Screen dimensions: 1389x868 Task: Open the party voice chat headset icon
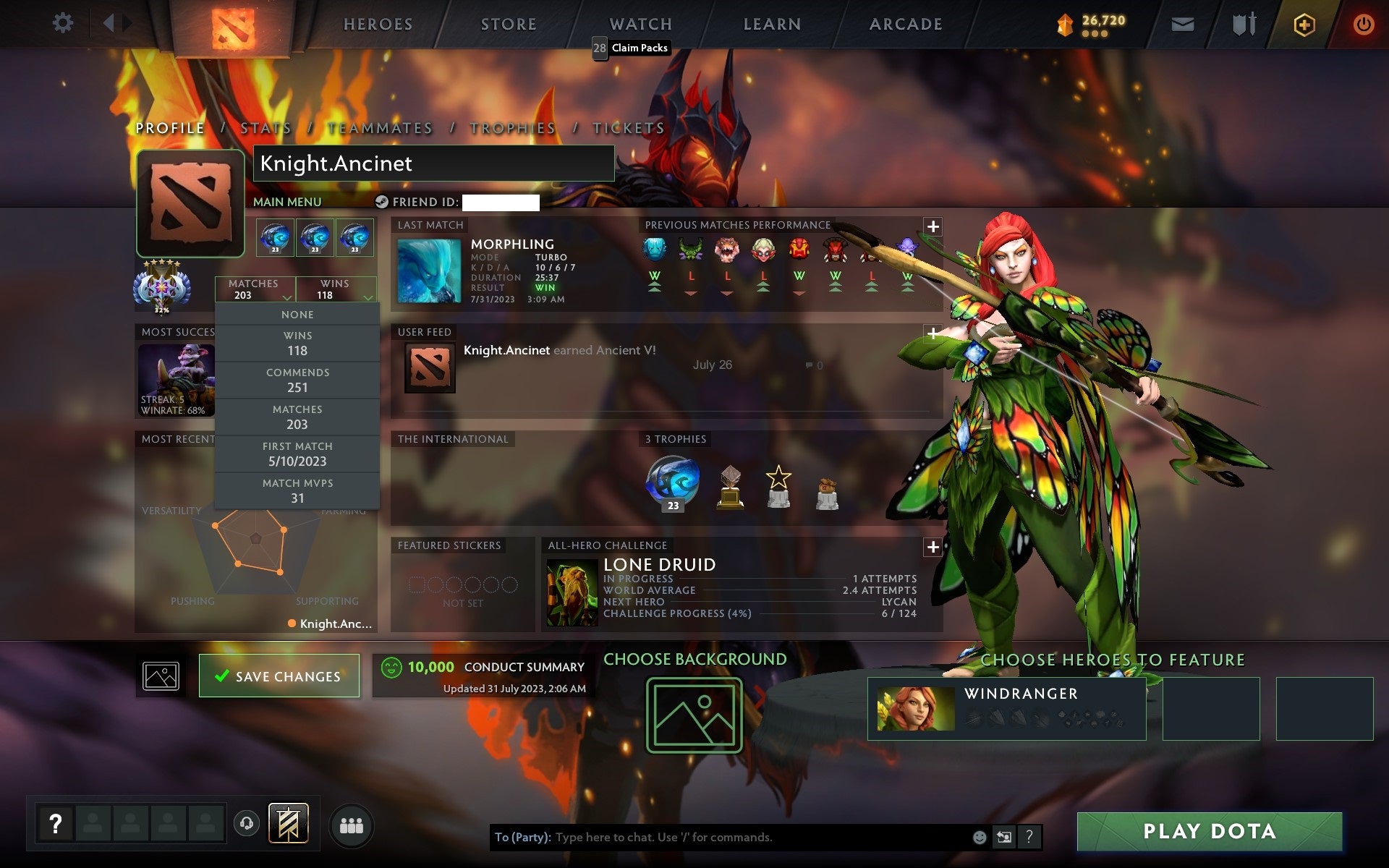point(246,823)
